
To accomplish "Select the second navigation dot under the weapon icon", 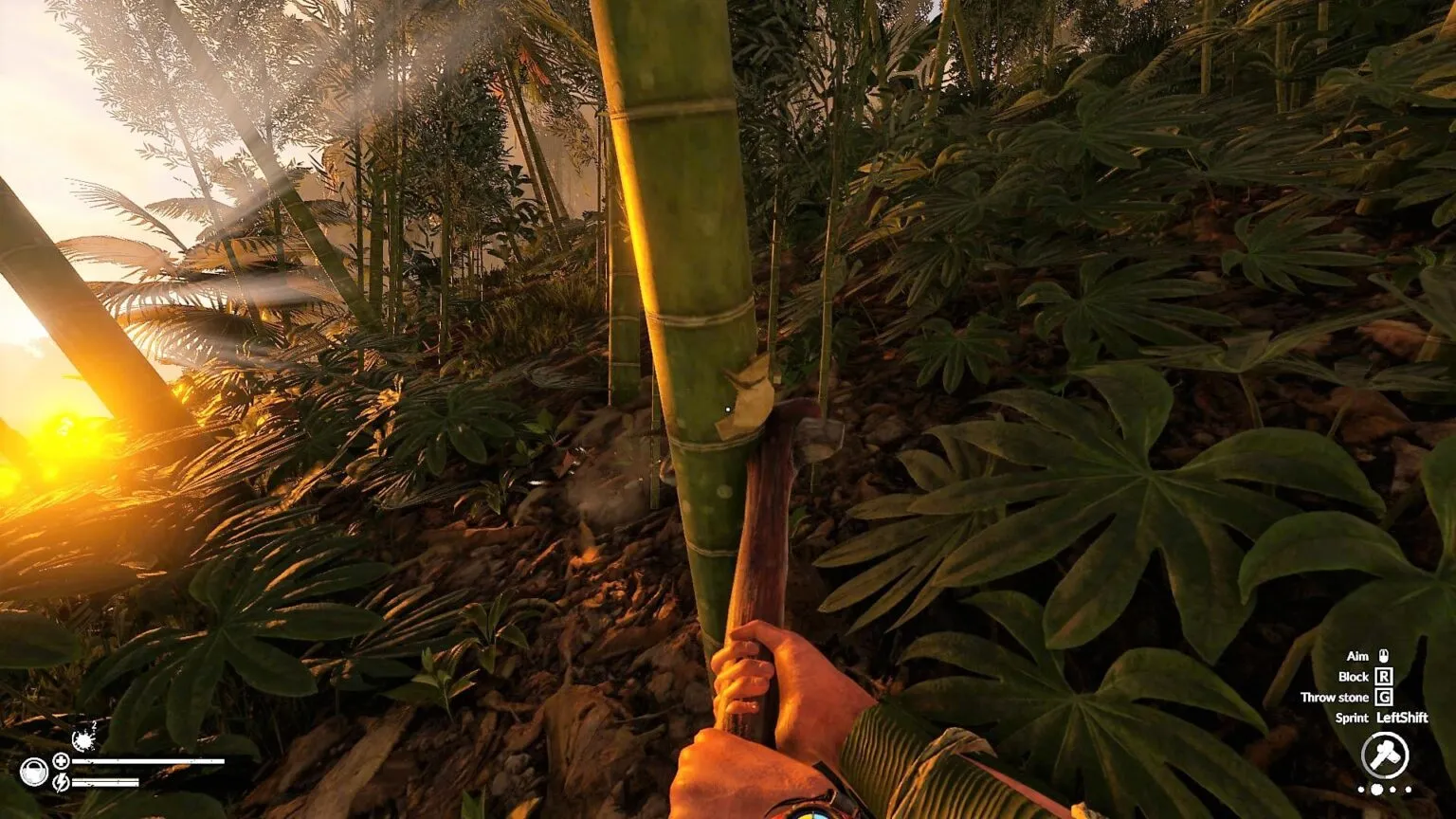I will point(1376,788).
